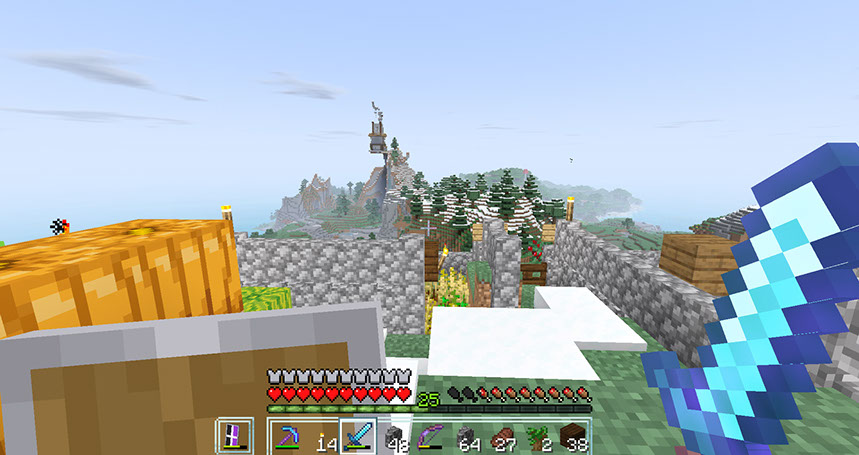
Task: Click the off-hand shield slot
Action: pos(235,437)
